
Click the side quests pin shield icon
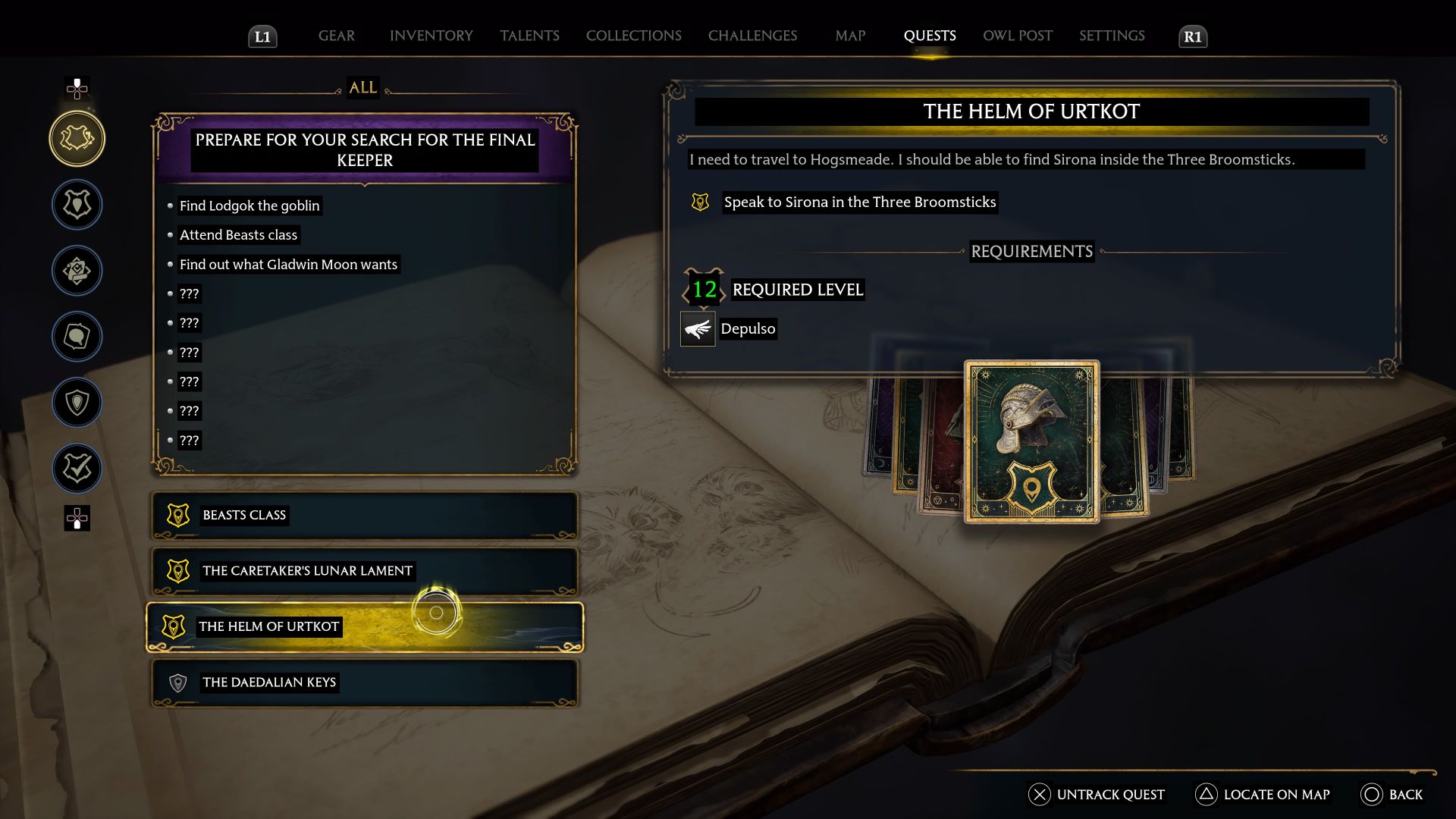pos(77,403)
